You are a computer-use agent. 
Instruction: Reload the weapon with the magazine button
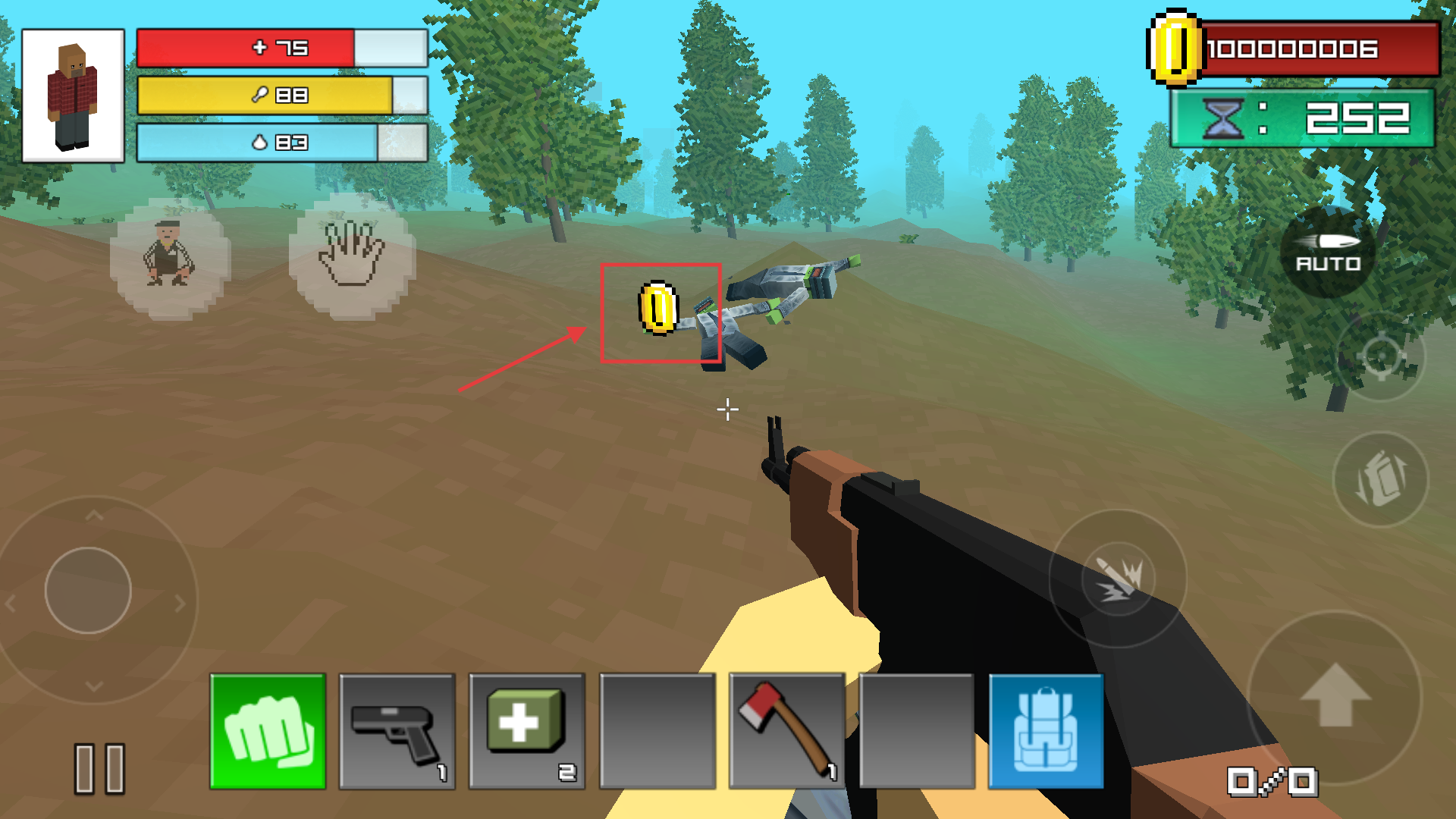(1380, 479)
